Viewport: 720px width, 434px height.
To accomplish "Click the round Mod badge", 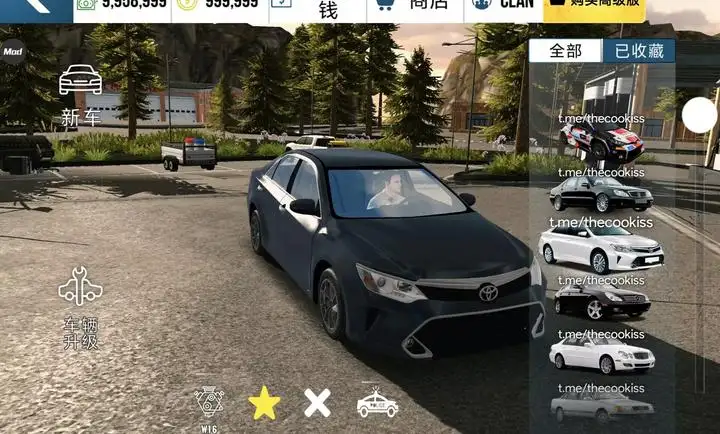I will 12,52.
